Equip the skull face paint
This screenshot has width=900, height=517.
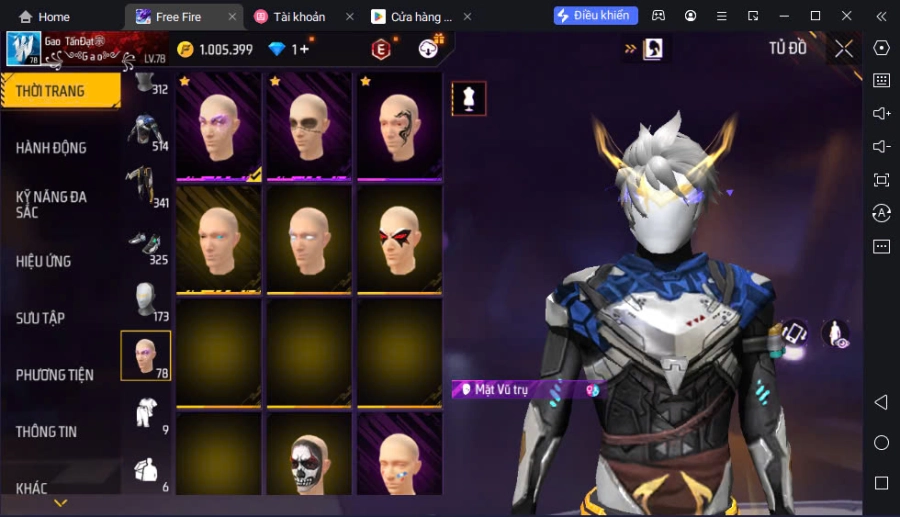point(308,458)
